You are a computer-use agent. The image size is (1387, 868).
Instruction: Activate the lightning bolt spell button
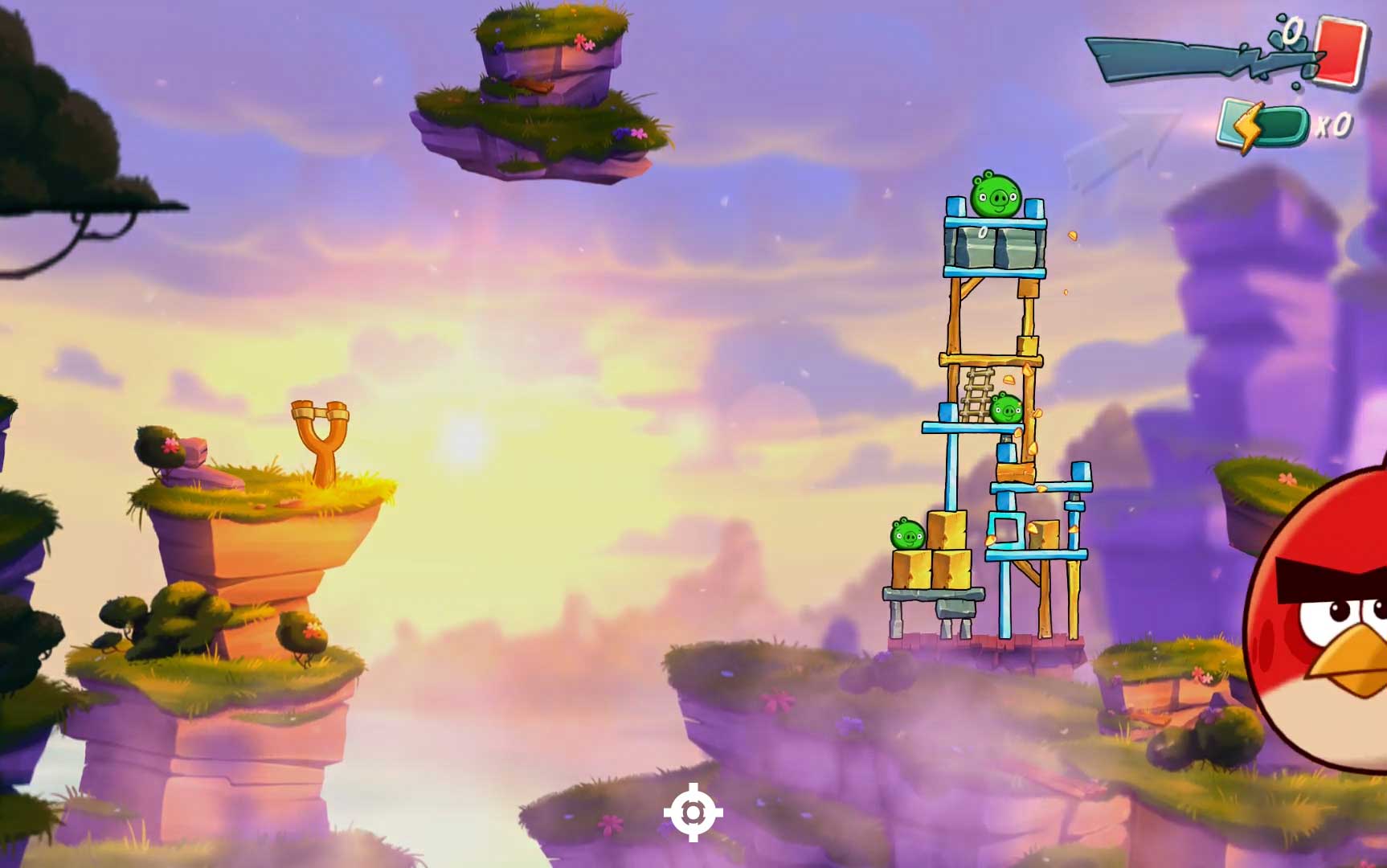coord(1262,126)
